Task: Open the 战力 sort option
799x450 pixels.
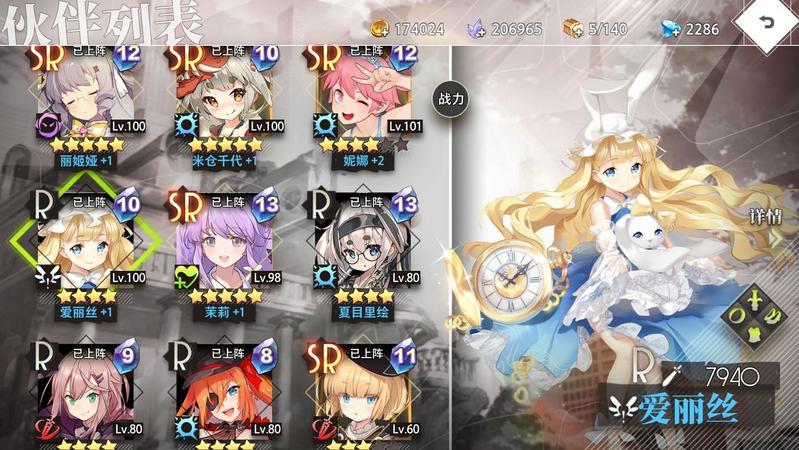Action: 448,99
